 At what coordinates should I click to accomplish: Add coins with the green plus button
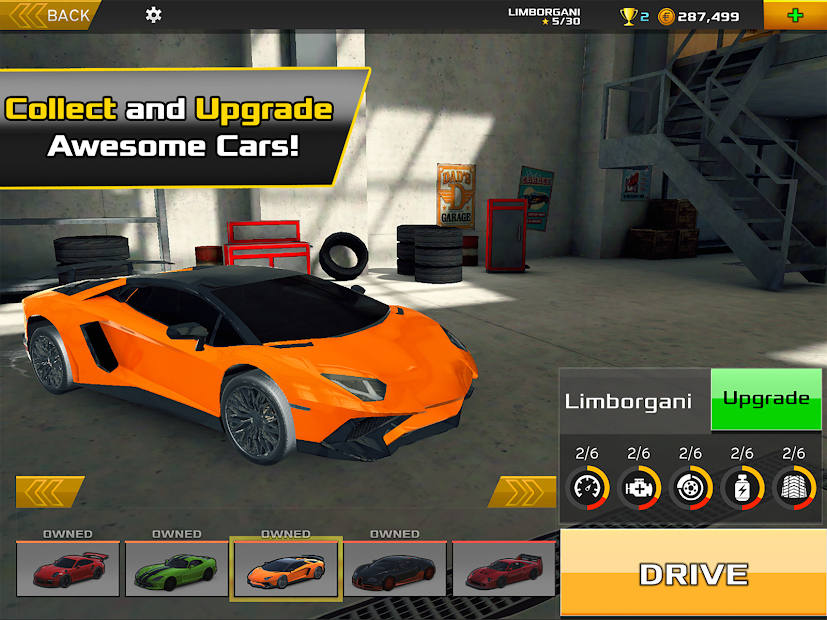[x=795, y=15]
